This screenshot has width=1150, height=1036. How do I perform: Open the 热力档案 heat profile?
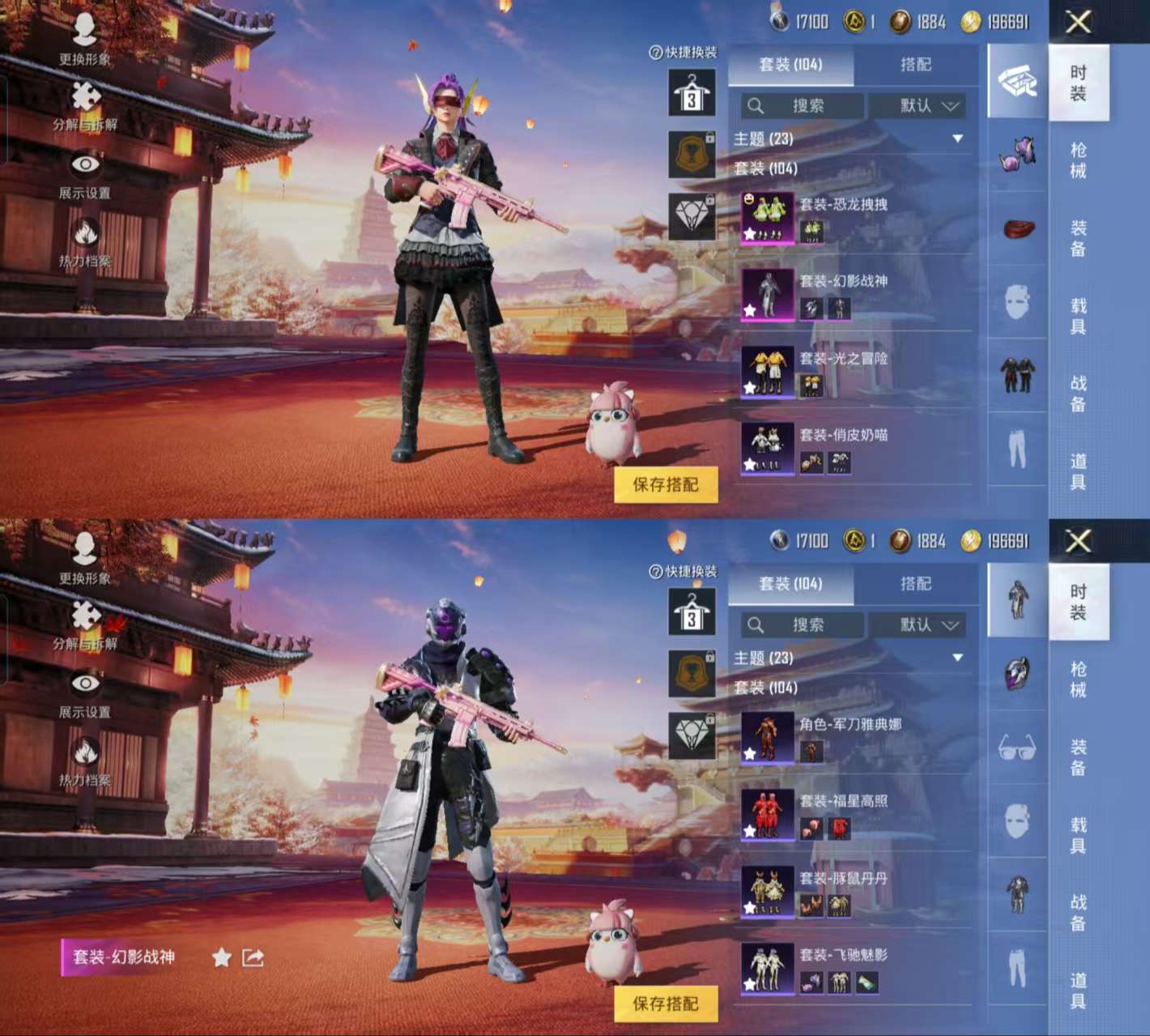pos(85,234)
